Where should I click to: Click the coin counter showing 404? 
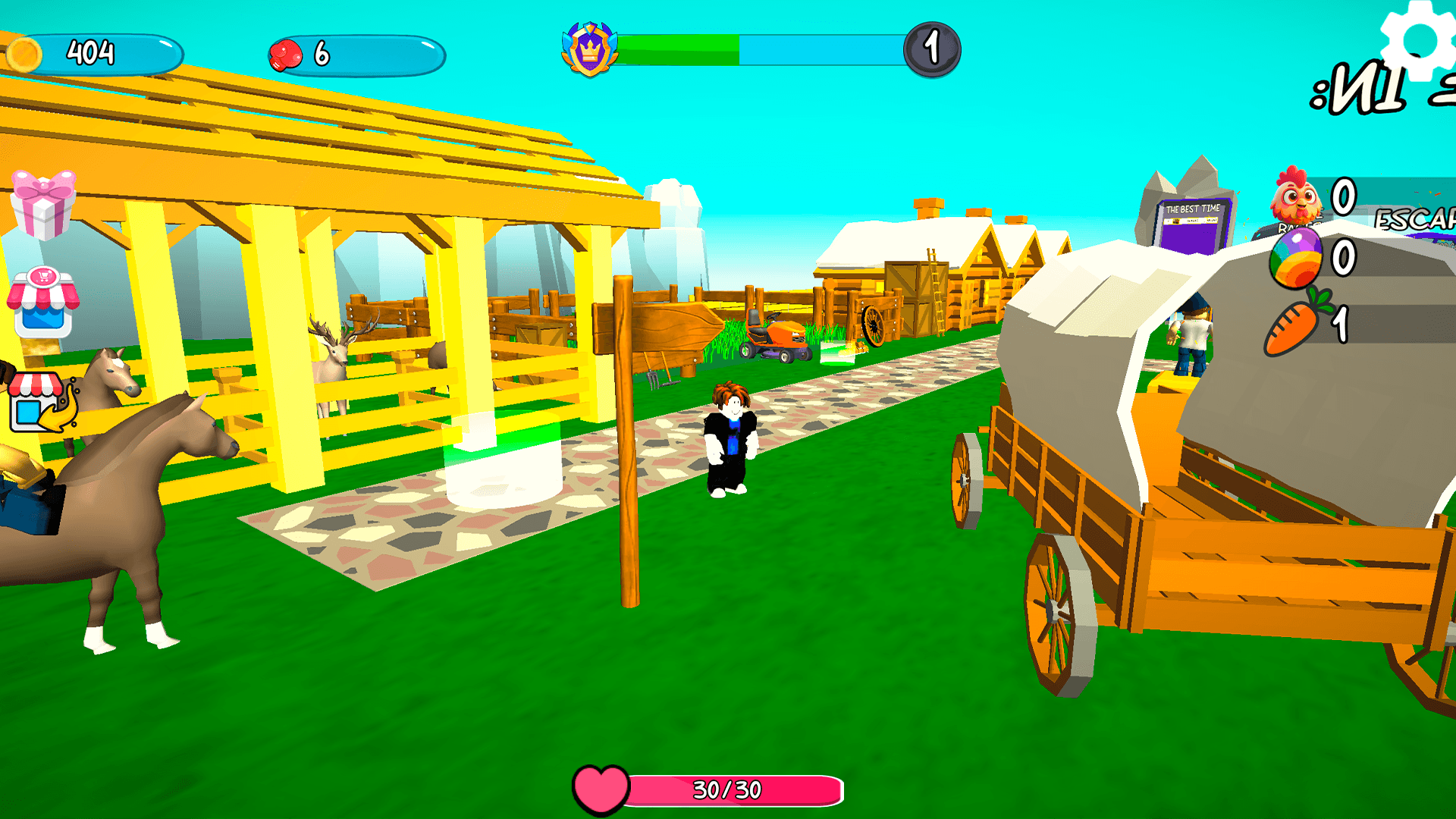tap(89, 53)
